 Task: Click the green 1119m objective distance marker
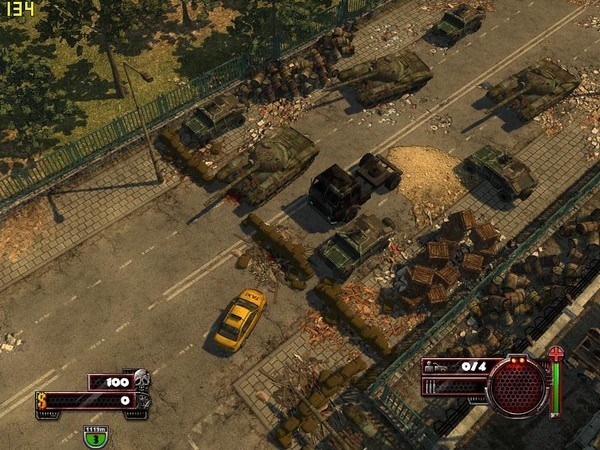pos(95,436)
